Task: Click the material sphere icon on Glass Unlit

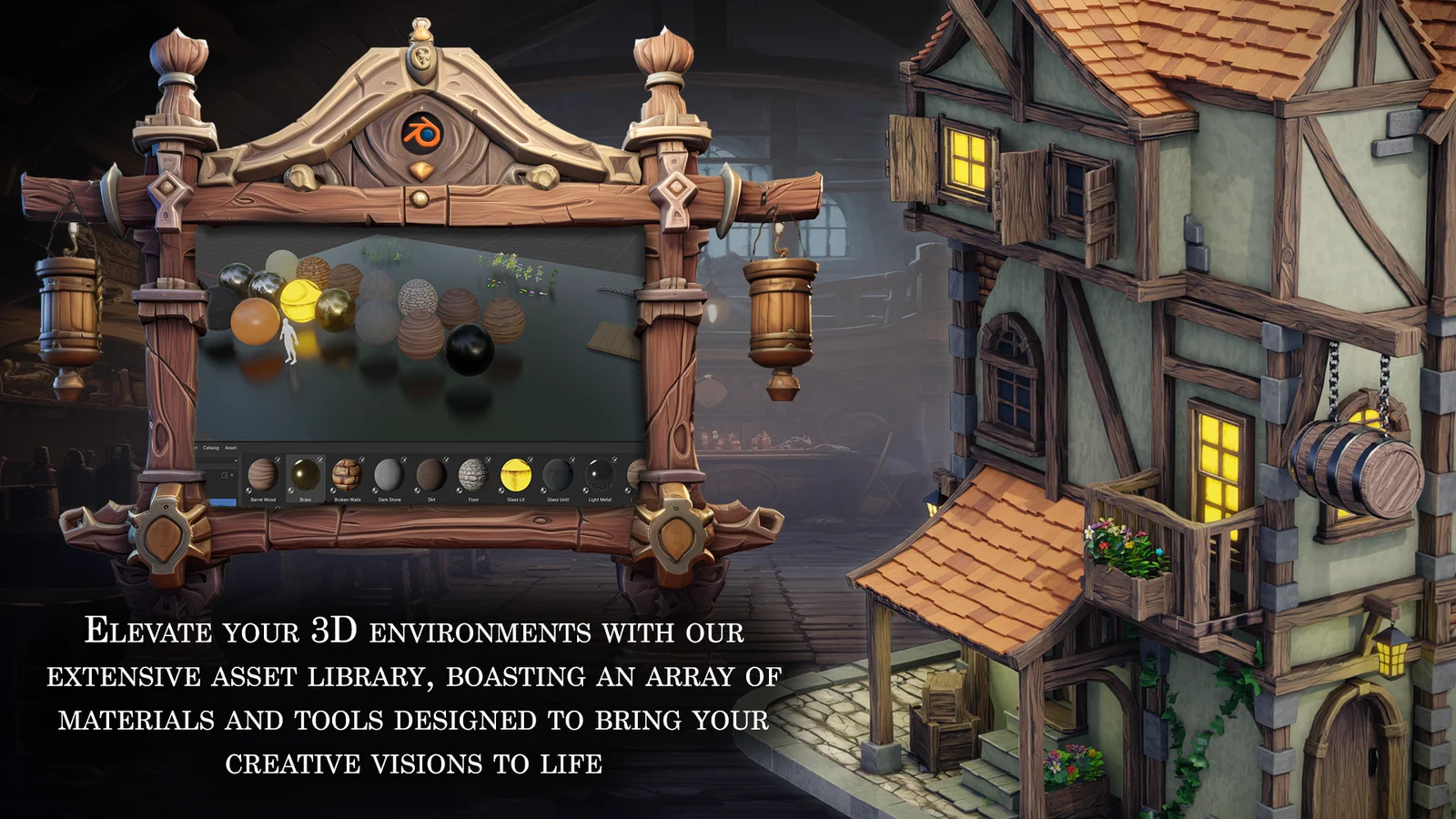Action: [541, 490]
